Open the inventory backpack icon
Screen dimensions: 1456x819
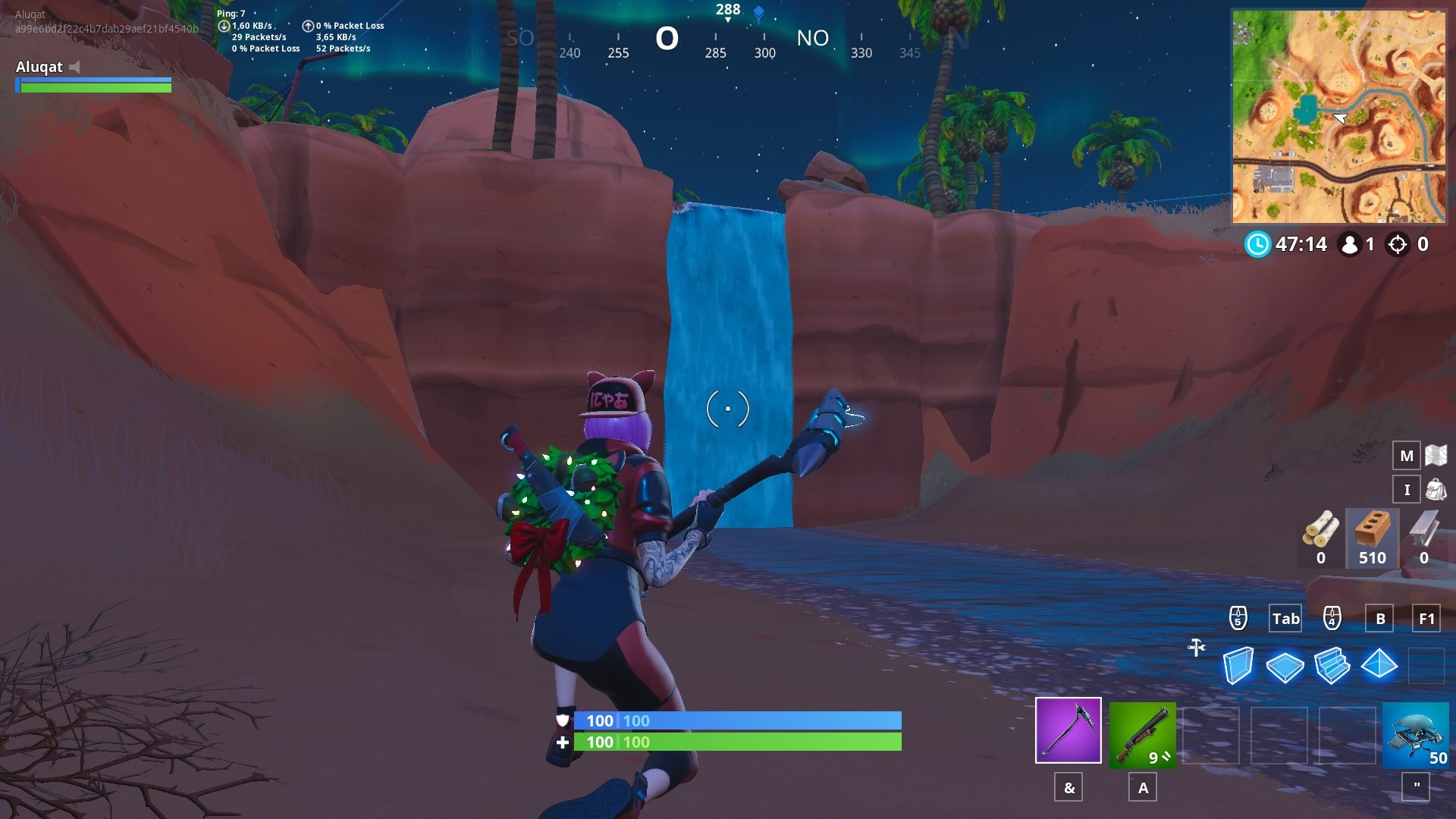[1436, 489]
